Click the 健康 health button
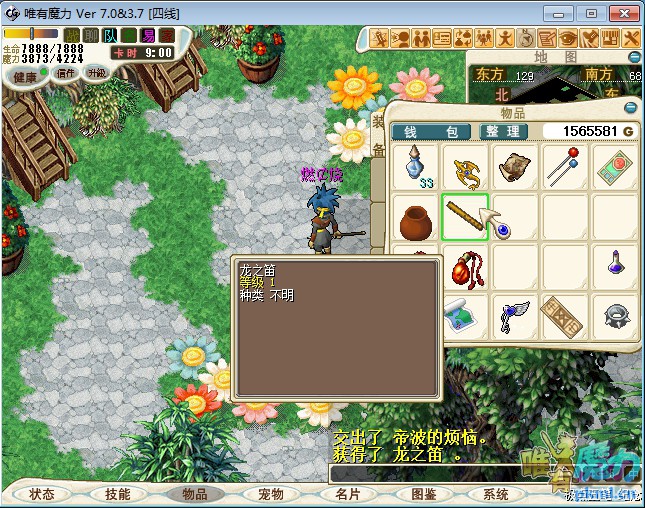 point(25,76)
